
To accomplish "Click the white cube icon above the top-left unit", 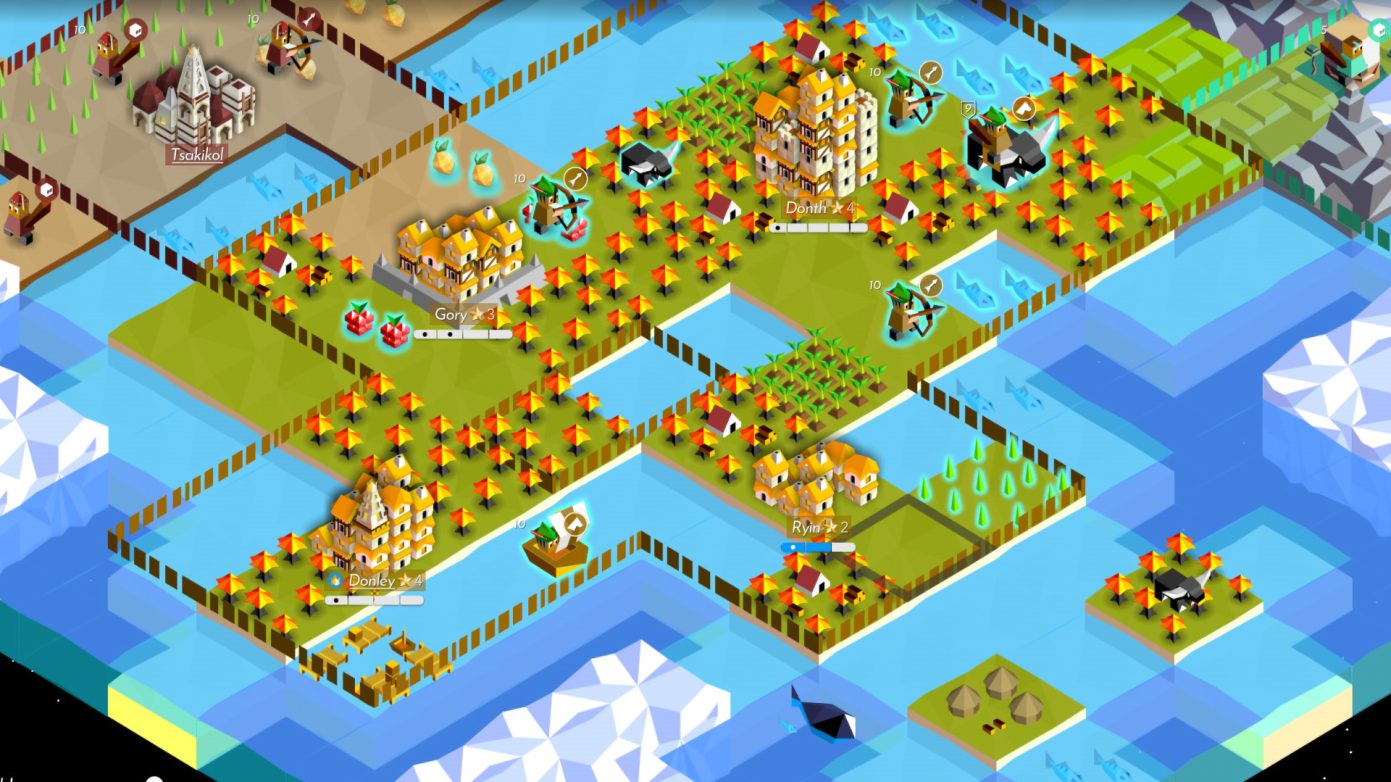I will [136, 31].
